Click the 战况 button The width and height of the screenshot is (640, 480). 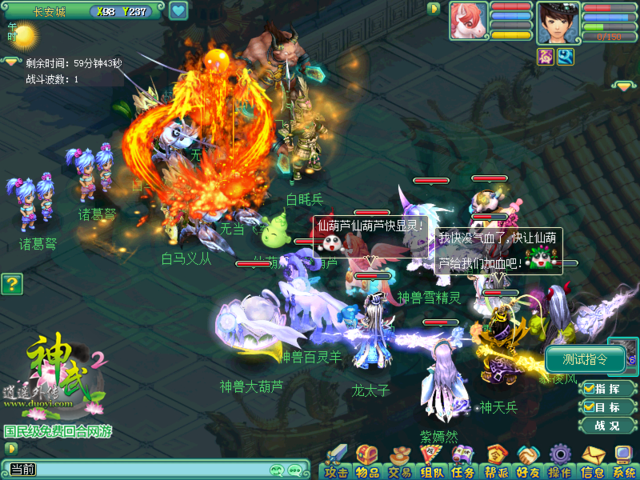607,425
